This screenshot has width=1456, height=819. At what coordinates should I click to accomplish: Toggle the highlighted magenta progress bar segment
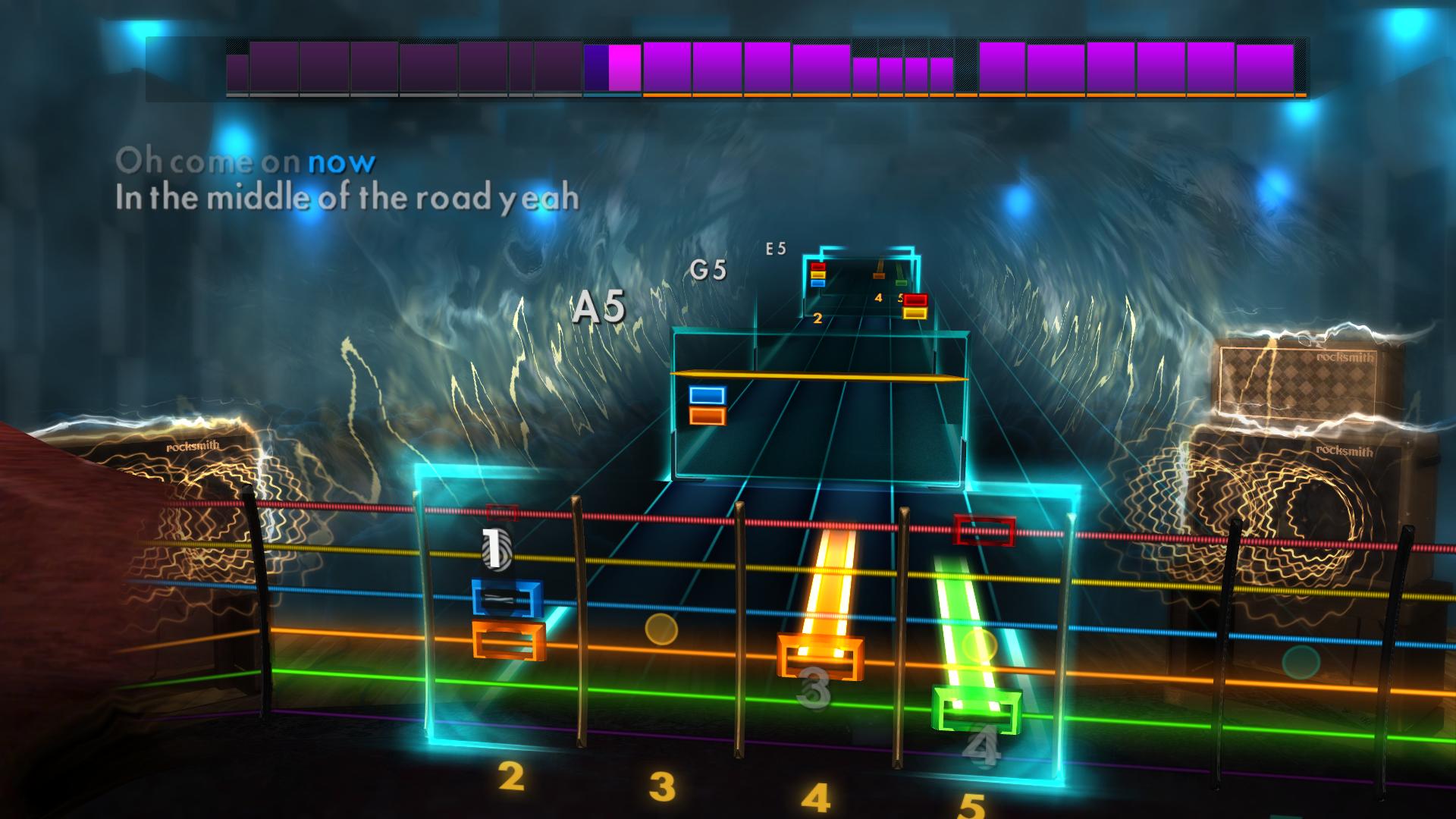(x=623, y=70)
